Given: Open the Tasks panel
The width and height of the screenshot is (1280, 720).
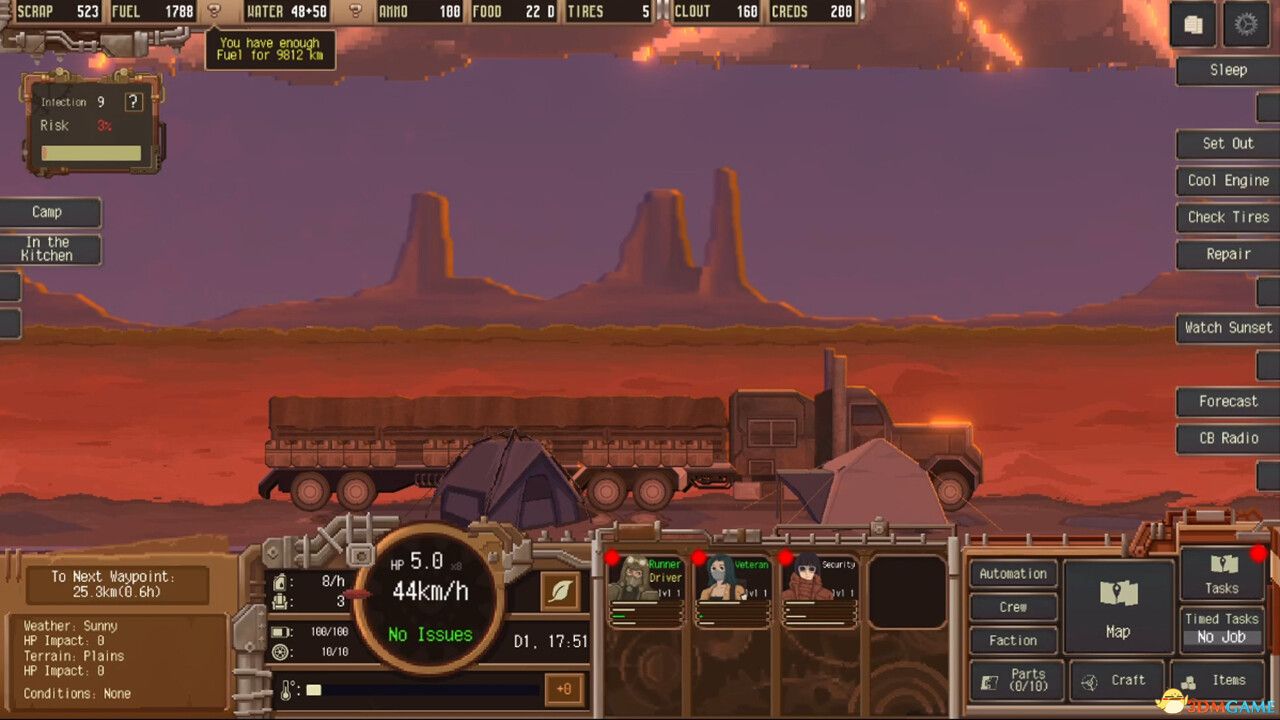Looking at the screenshot, I should coord(1221,572).
